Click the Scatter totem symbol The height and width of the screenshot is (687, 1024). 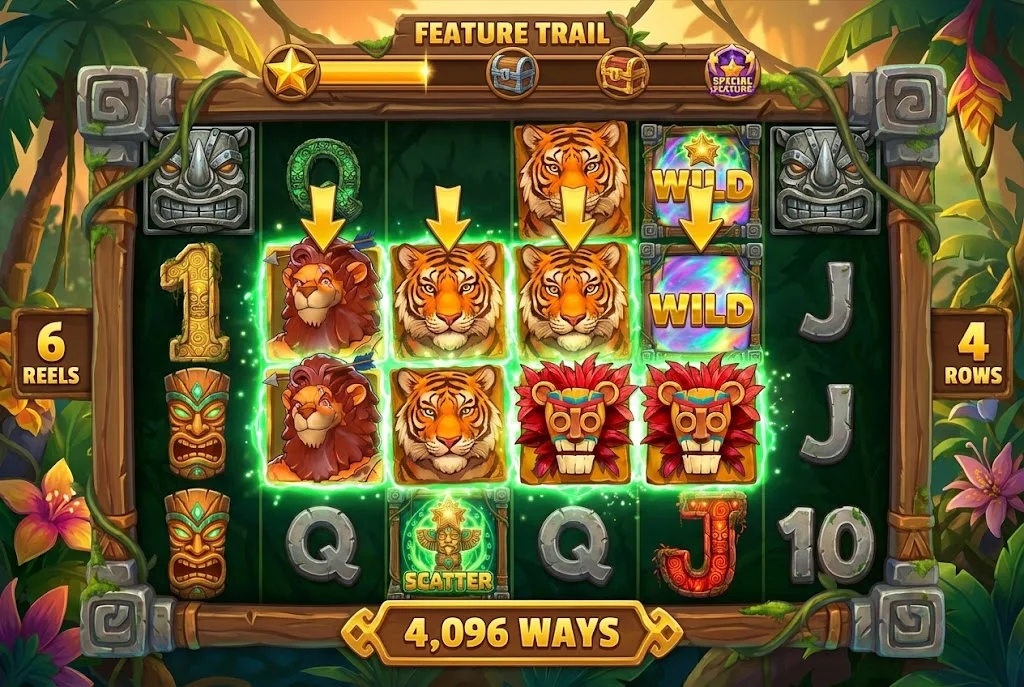click(448, 544)
